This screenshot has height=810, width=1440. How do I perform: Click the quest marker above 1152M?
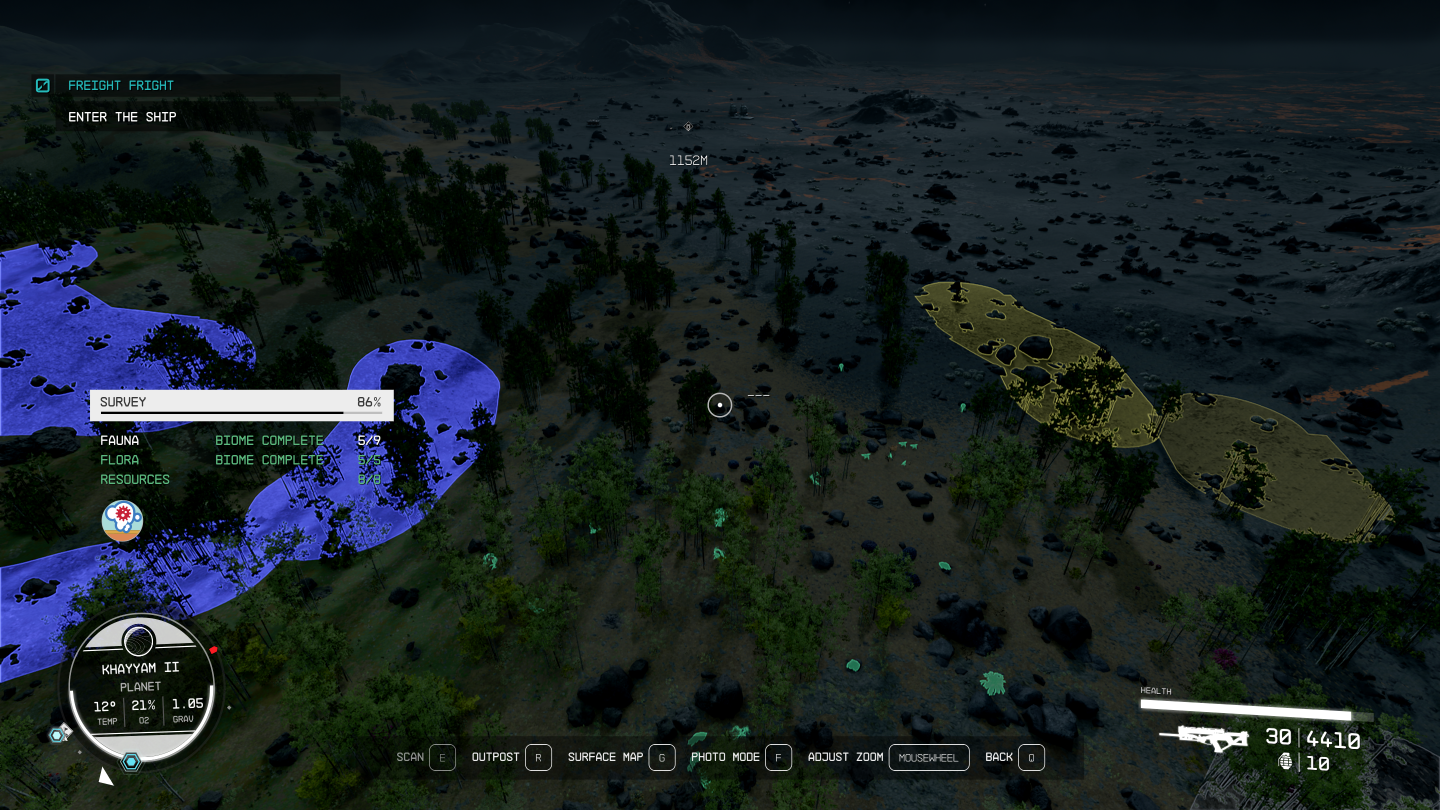tap(688, 127)
